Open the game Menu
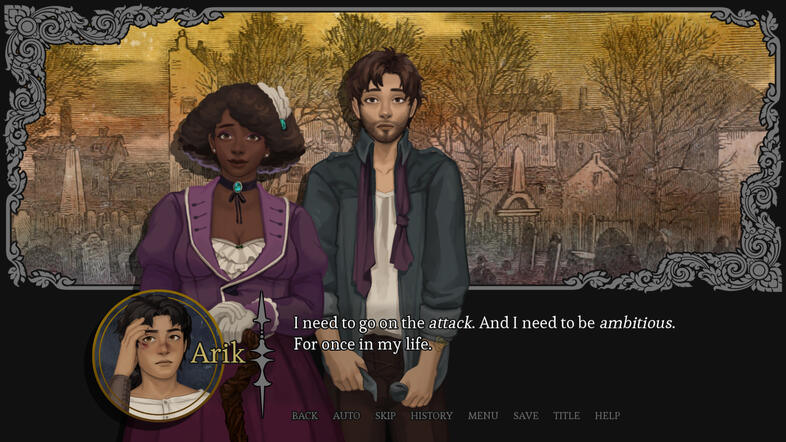Viewport: 786px width, 442px height. click(x=482, y=416)
